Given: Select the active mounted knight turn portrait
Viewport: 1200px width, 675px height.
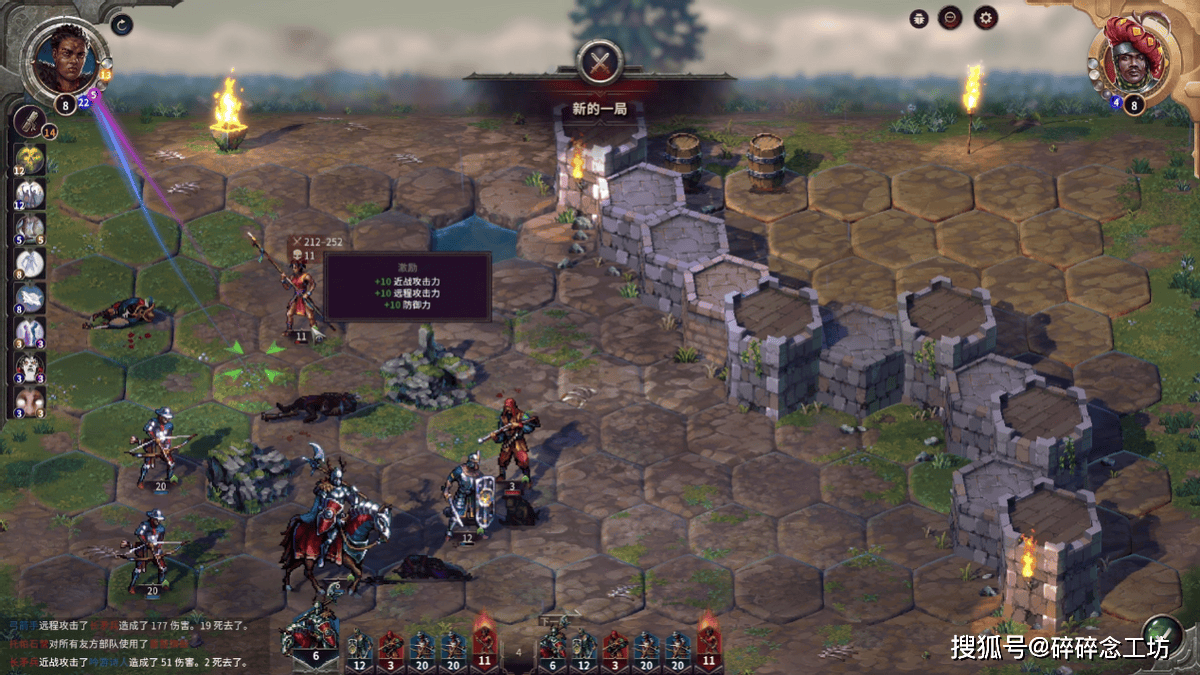Looking at the screenshot, I should 314,638.
